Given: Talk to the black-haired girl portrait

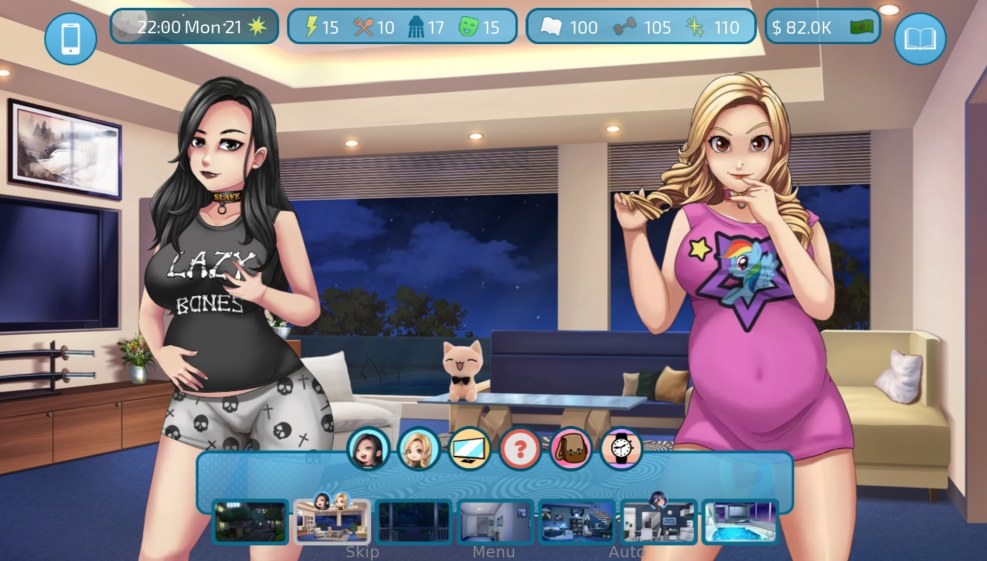Looking at the screenshot, I should [x=368, y=449].
